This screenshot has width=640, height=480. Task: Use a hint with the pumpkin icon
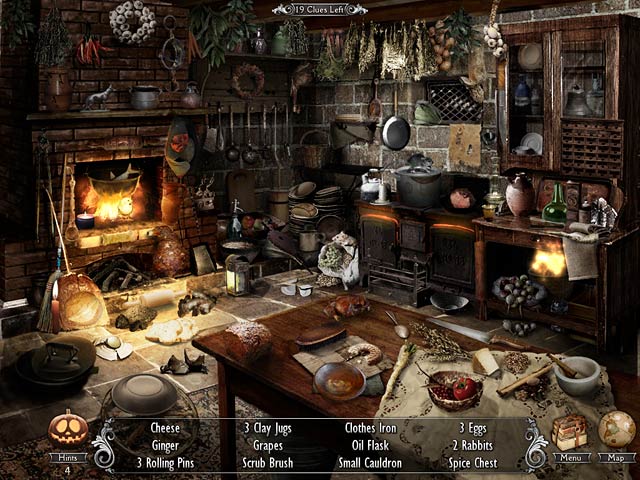click(68, 429)
